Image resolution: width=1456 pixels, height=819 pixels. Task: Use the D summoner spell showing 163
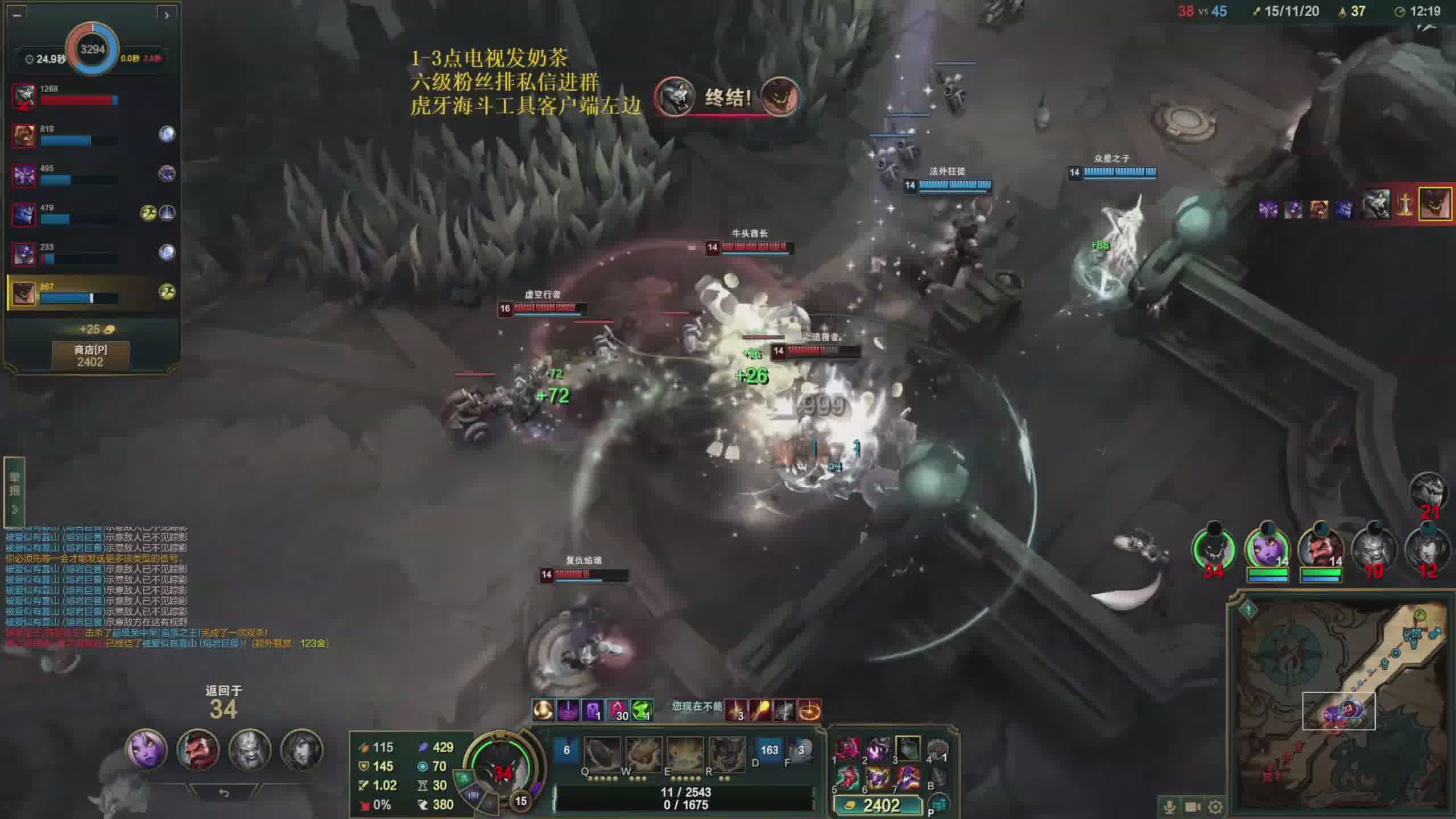(768, 750)
